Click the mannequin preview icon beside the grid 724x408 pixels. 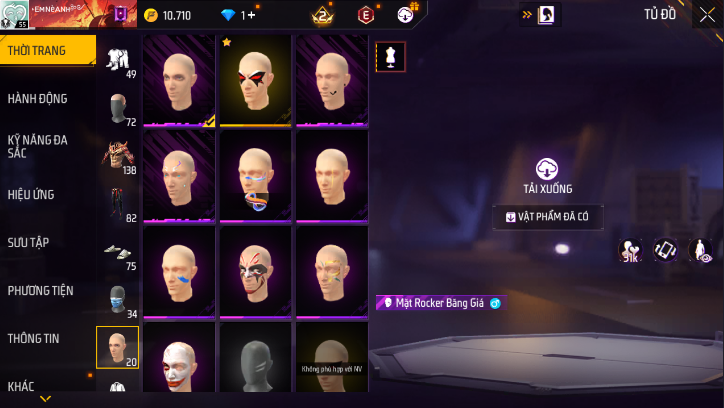tap(390, 57)
